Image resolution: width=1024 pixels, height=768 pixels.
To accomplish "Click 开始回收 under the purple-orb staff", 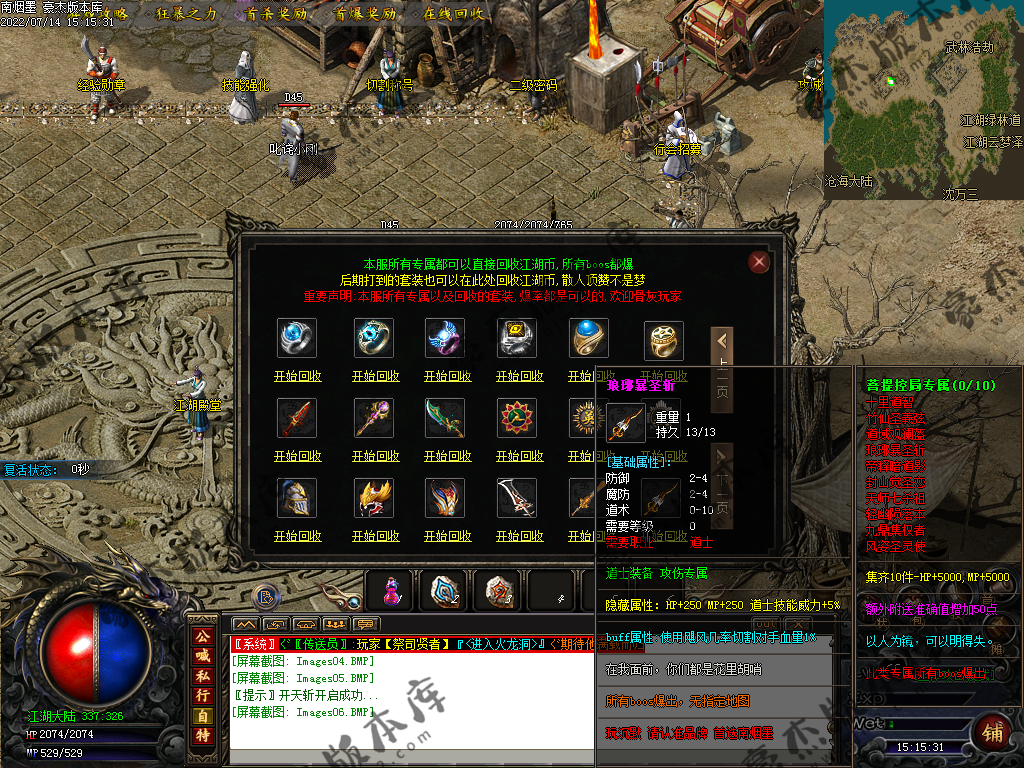I will tap(375, 457).
